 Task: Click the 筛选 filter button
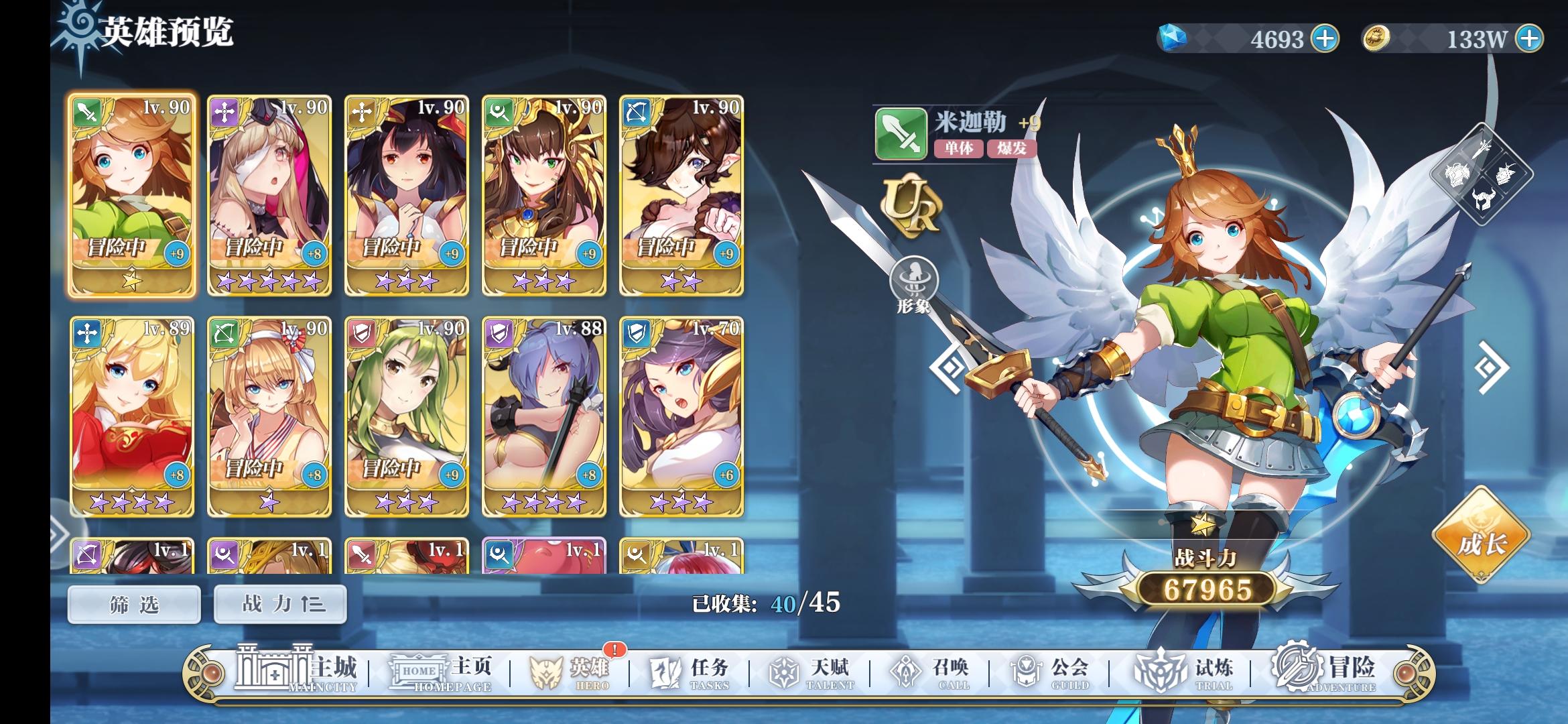tap(133, 605)
